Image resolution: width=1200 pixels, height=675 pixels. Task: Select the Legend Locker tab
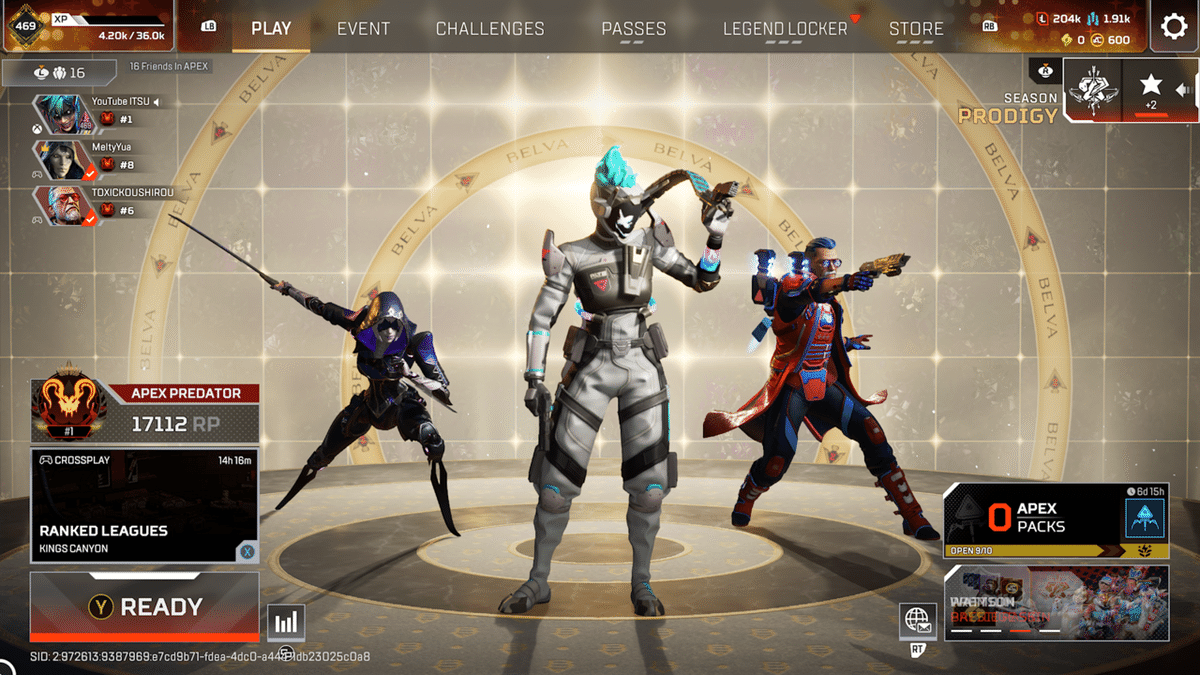(785, 28)
